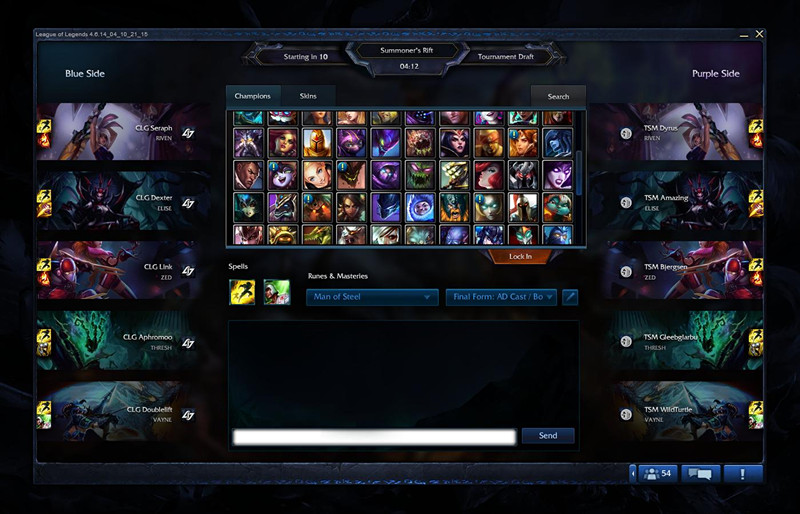Click the champion Search box
Image resolution: width=800 pixels, height=514 pixels.
[x=558, y=96]
